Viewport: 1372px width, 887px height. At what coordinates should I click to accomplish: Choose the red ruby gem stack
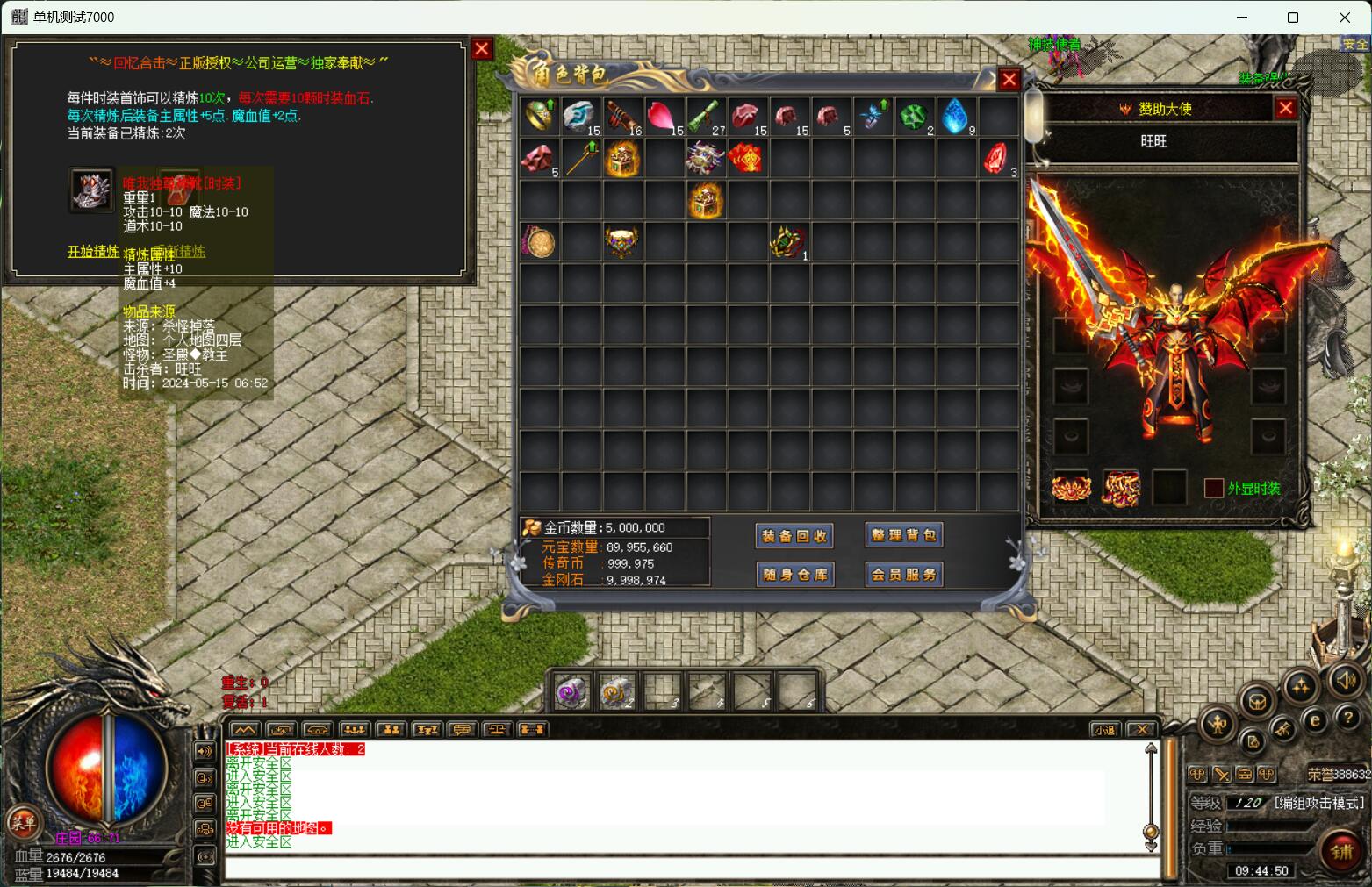pos(995,158)
